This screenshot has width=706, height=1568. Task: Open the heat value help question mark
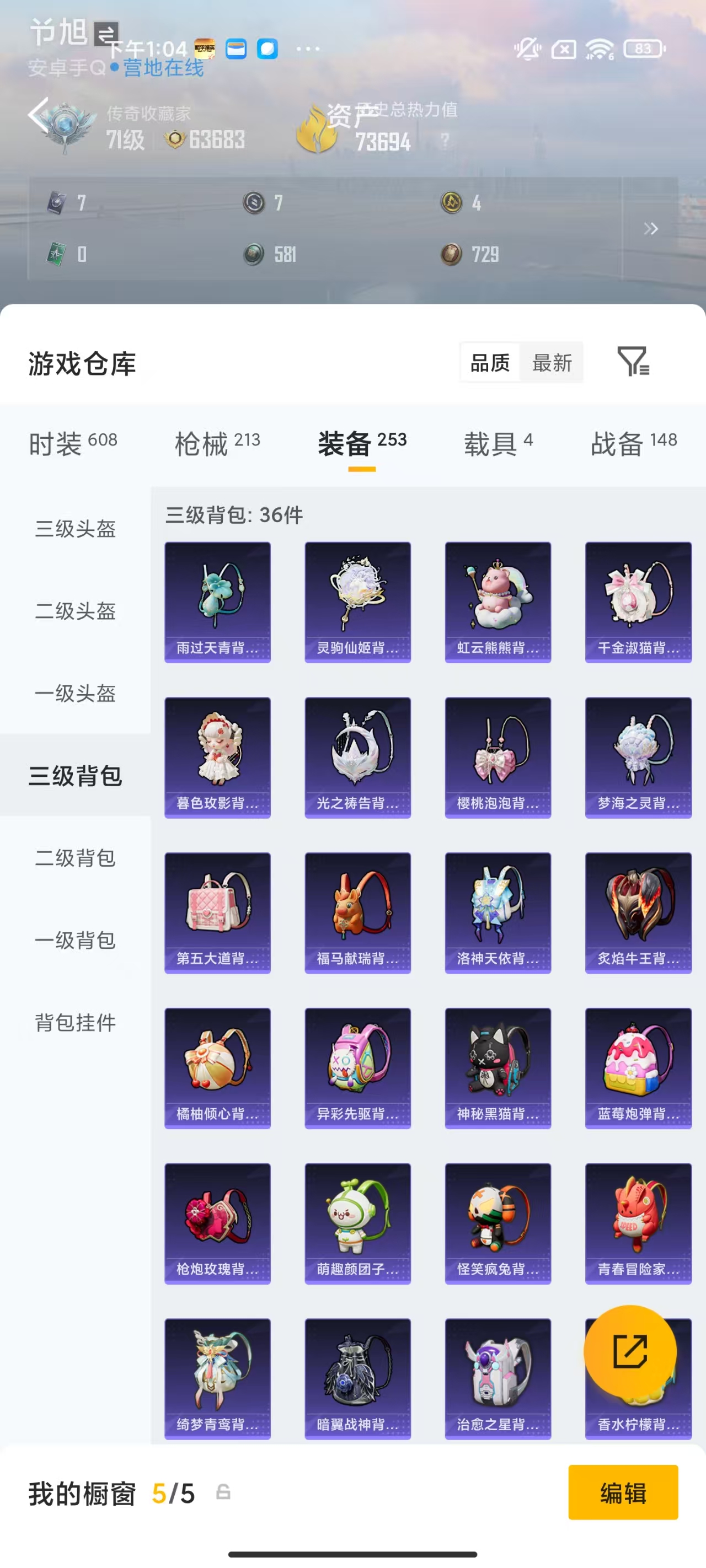pyautogui.click(x=445, y=140)
